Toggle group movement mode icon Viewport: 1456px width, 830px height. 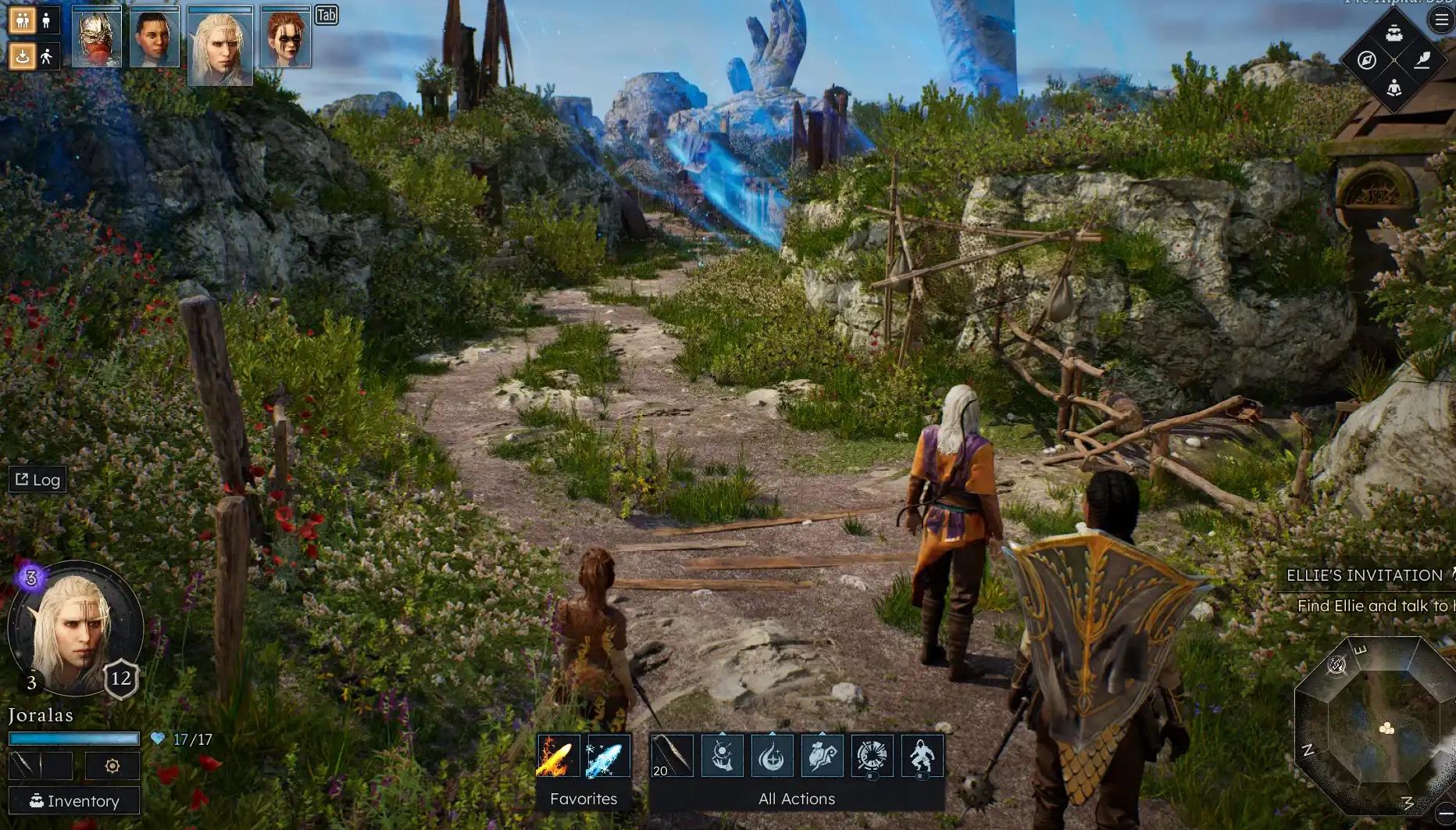click(22, 20)
